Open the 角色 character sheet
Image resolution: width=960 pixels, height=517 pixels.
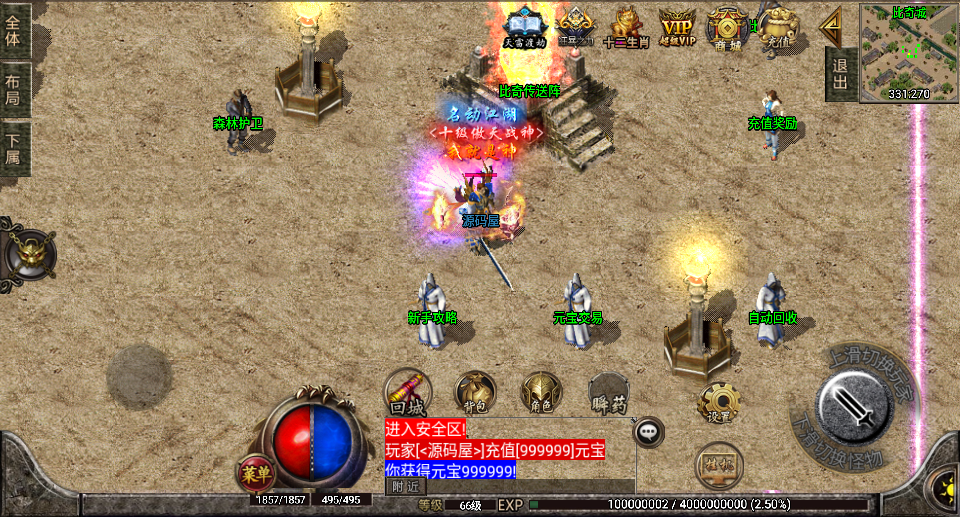point(541,392)
